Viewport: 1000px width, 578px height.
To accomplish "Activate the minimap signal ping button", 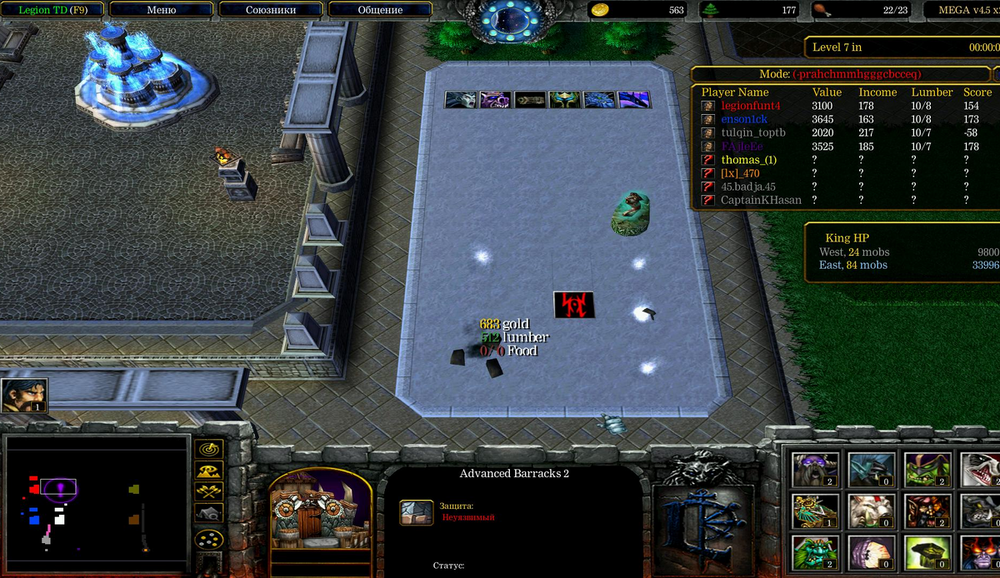I will 208,452.
